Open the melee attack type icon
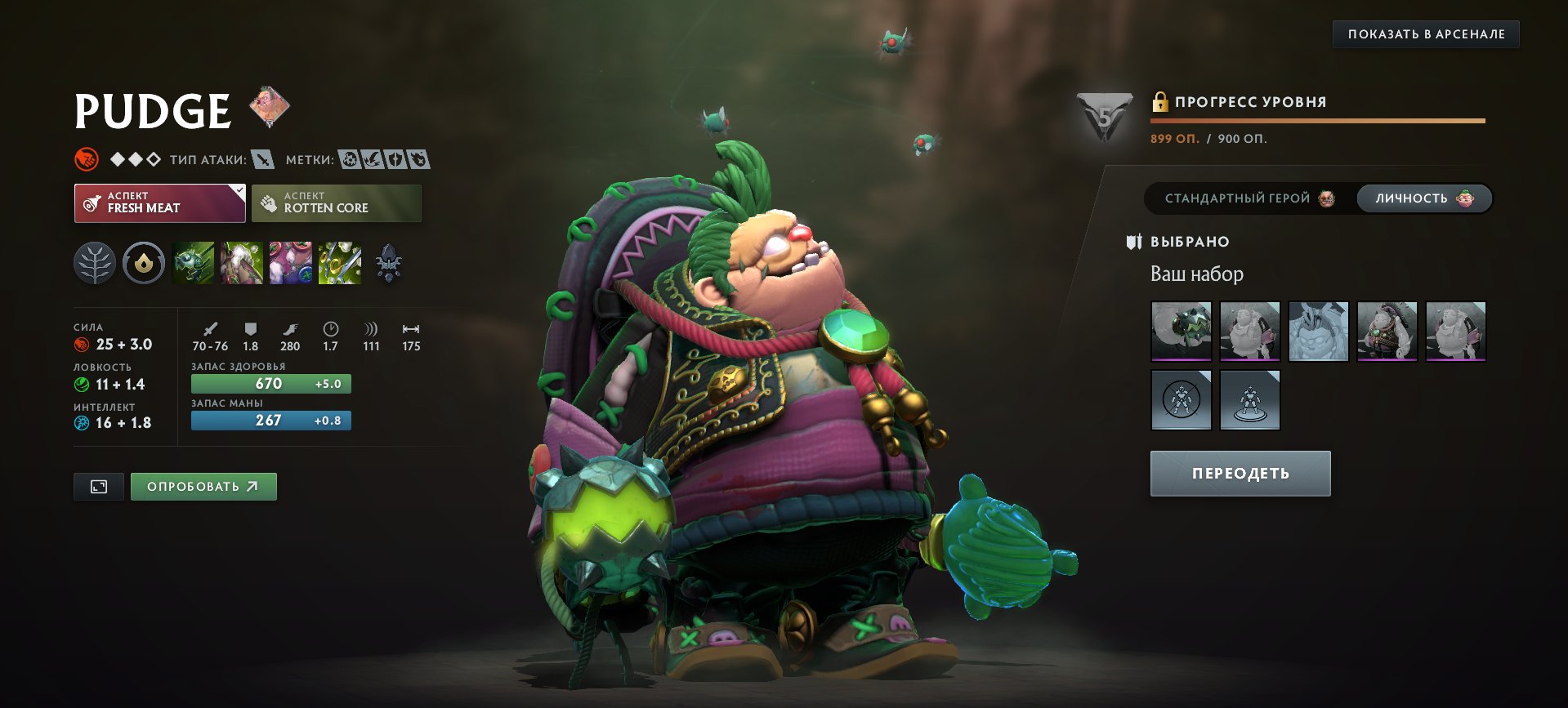The height and width of the screenshot is (708, 1568). click(x=261, y=160)
